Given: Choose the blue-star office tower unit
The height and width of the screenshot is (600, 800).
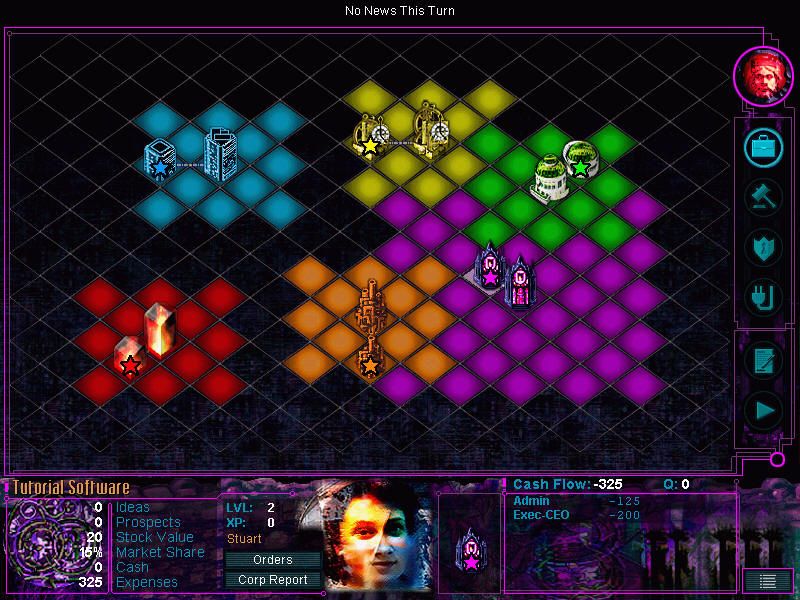Looking at the screenshot, I should [160, 162].
